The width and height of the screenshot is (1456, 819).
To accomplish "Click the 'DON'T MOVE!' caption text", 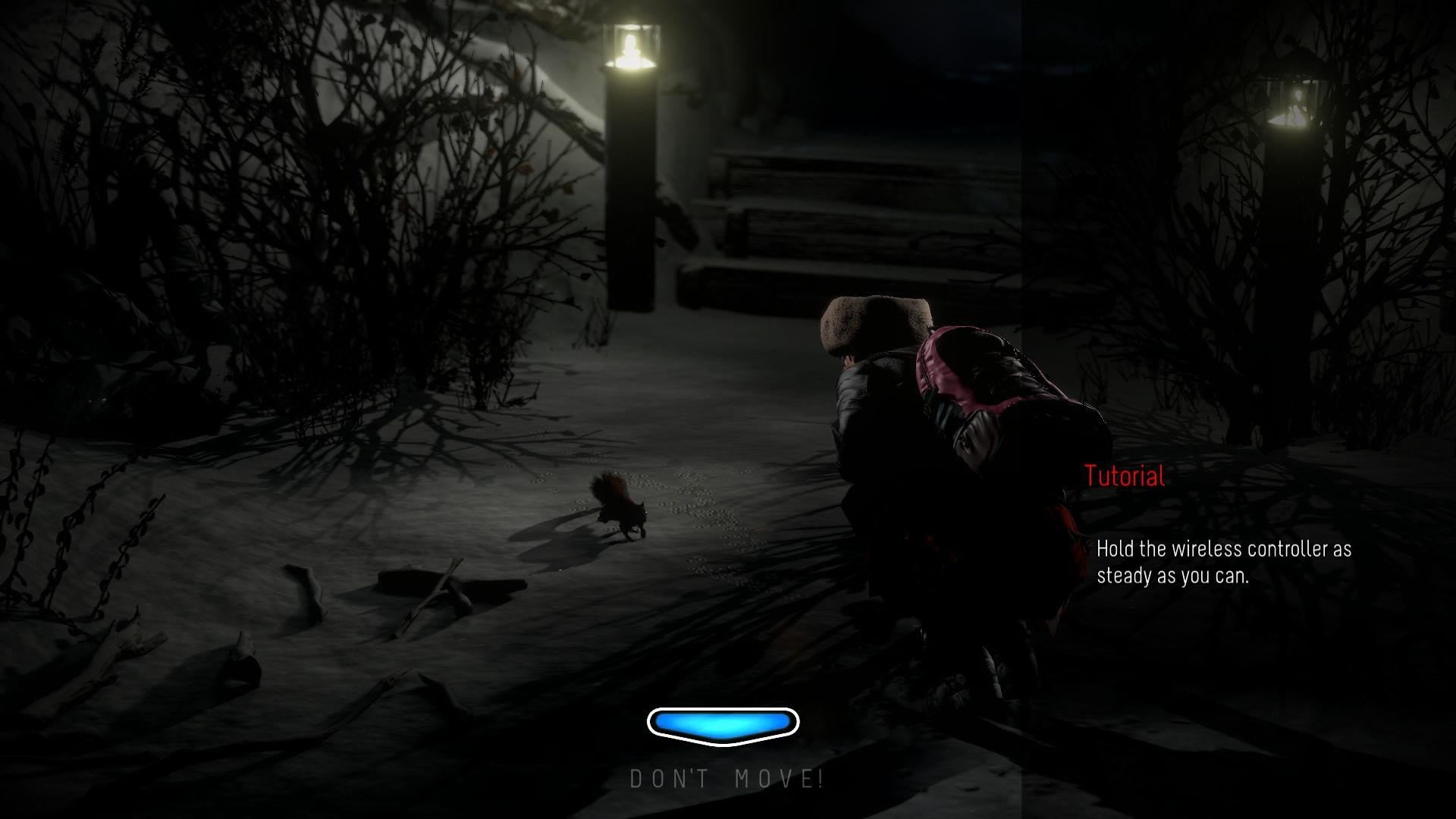I will [x=726, y=777].
